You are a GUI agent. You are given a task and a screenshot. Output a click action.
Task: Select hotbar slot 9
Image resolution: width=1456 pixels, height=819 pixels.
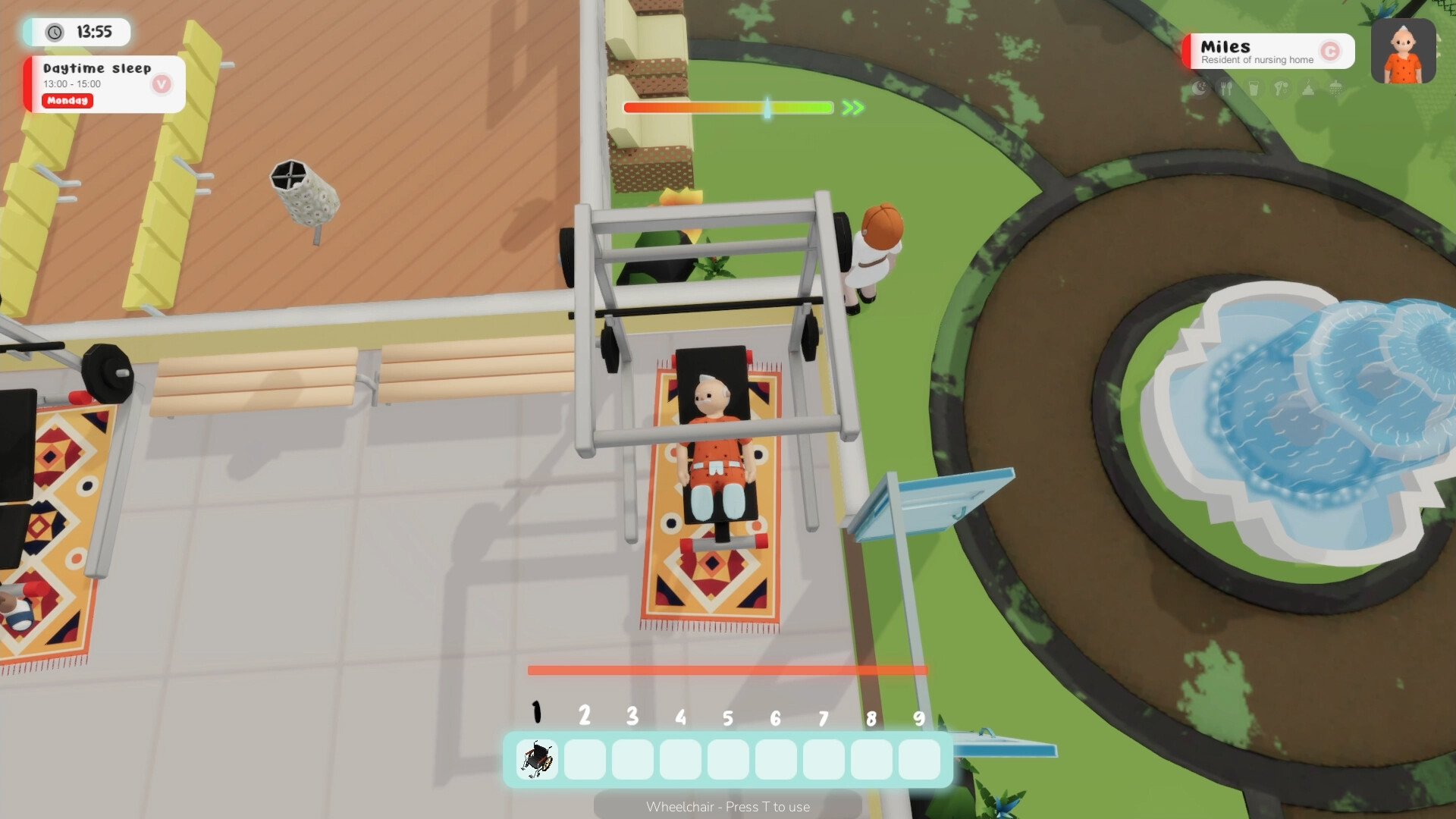(918, 759)
